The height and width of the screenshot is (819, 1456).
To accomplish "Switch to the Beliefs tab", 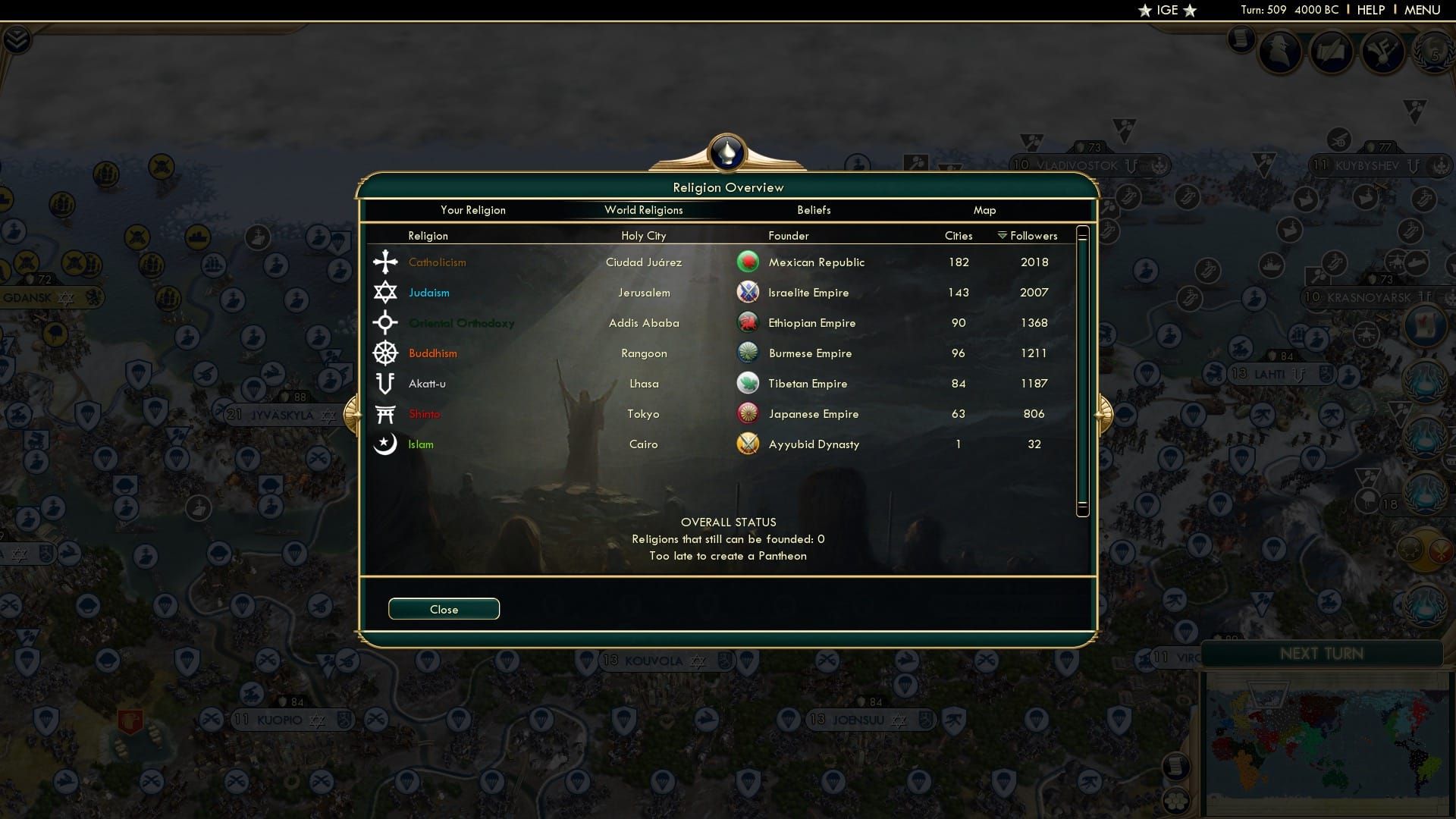I will click(x=814, y=210).
